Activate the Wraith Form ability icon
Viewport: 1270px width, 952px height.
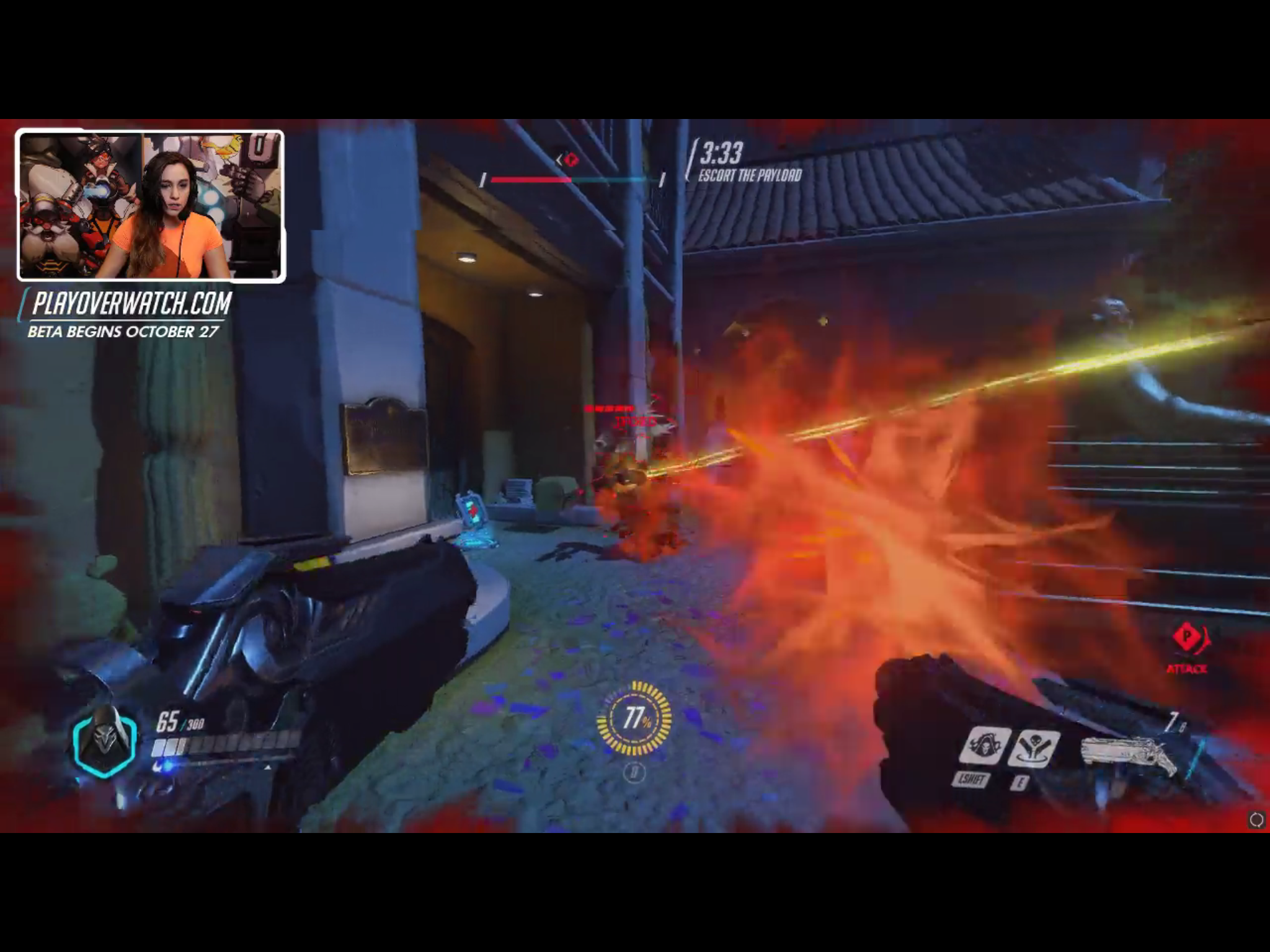pyautogui.click(x=984, y=746)
